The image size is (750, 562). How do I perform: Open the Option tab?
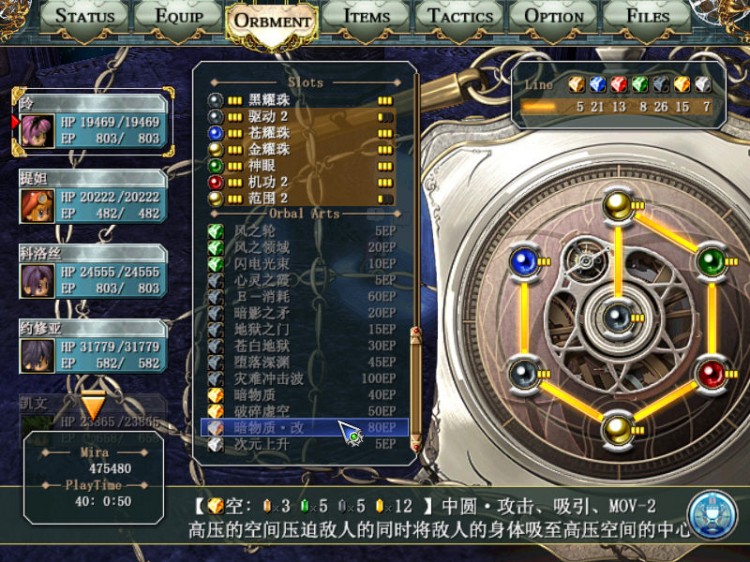coord(554,16)
